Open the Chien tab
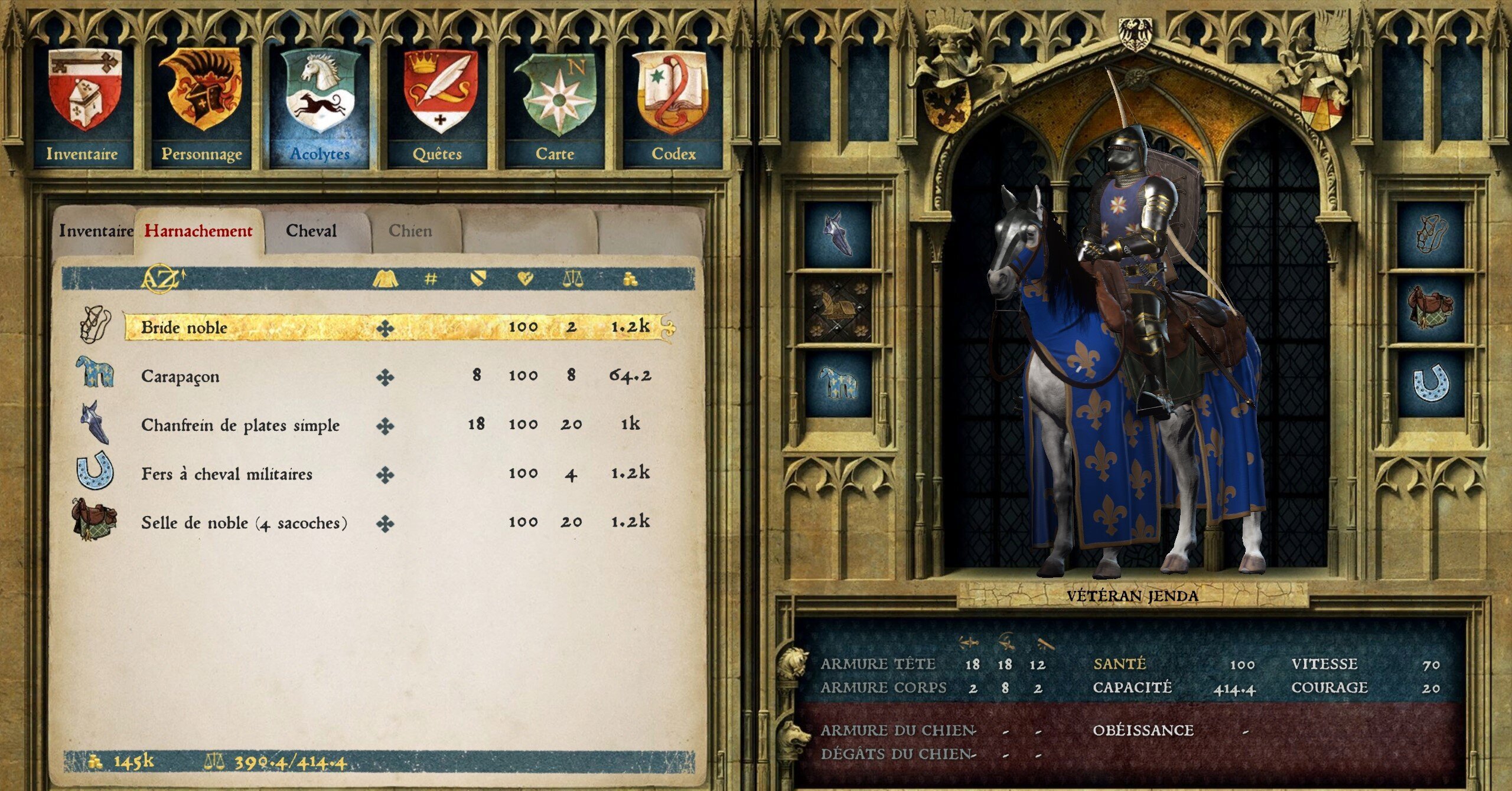This screenshot has height=791, width=1512. click(x=410, y=231)
